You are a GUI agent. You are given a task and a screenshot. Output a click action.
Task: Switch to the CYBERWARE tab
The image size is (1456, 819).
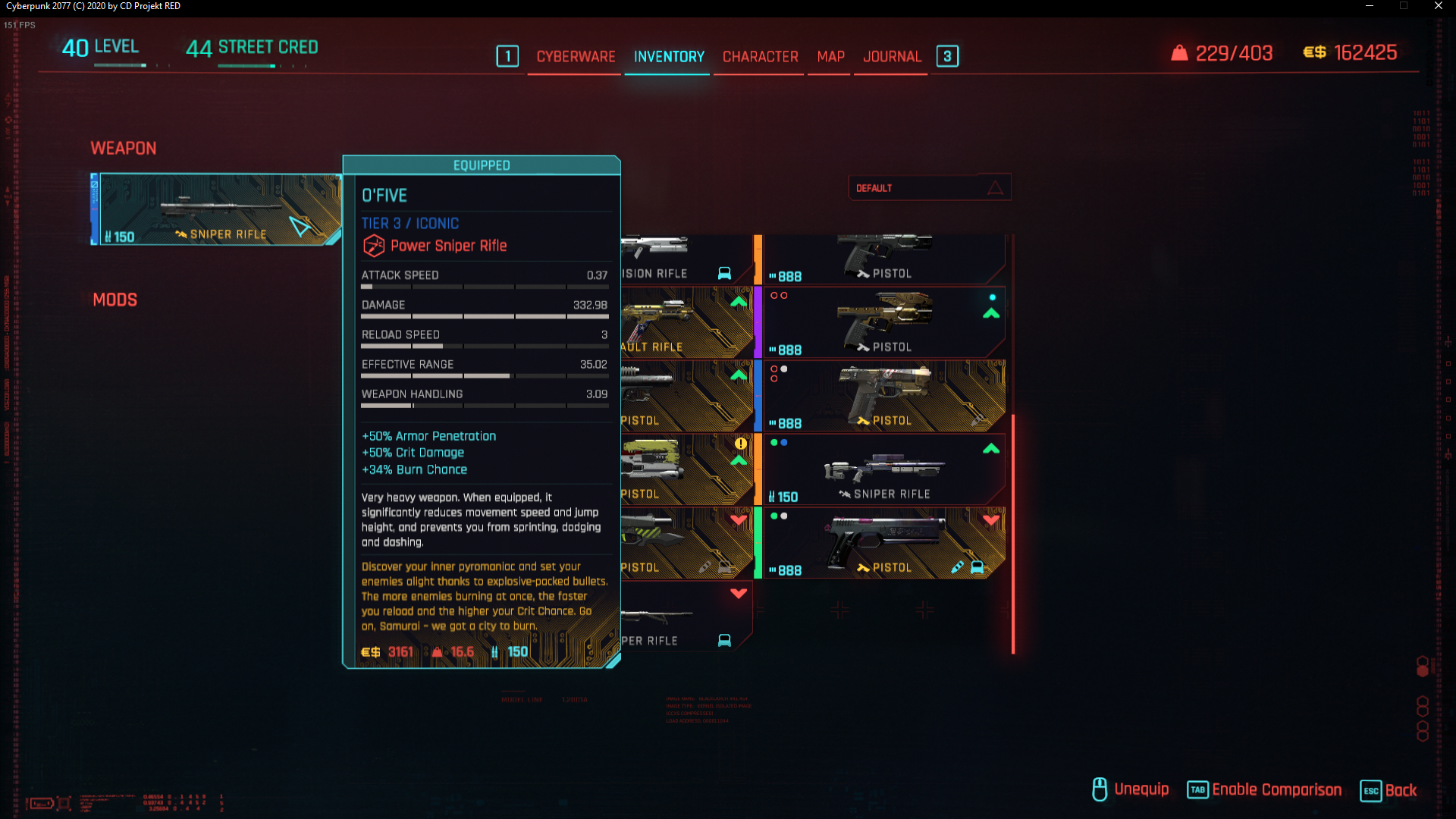tap(576, 56)
